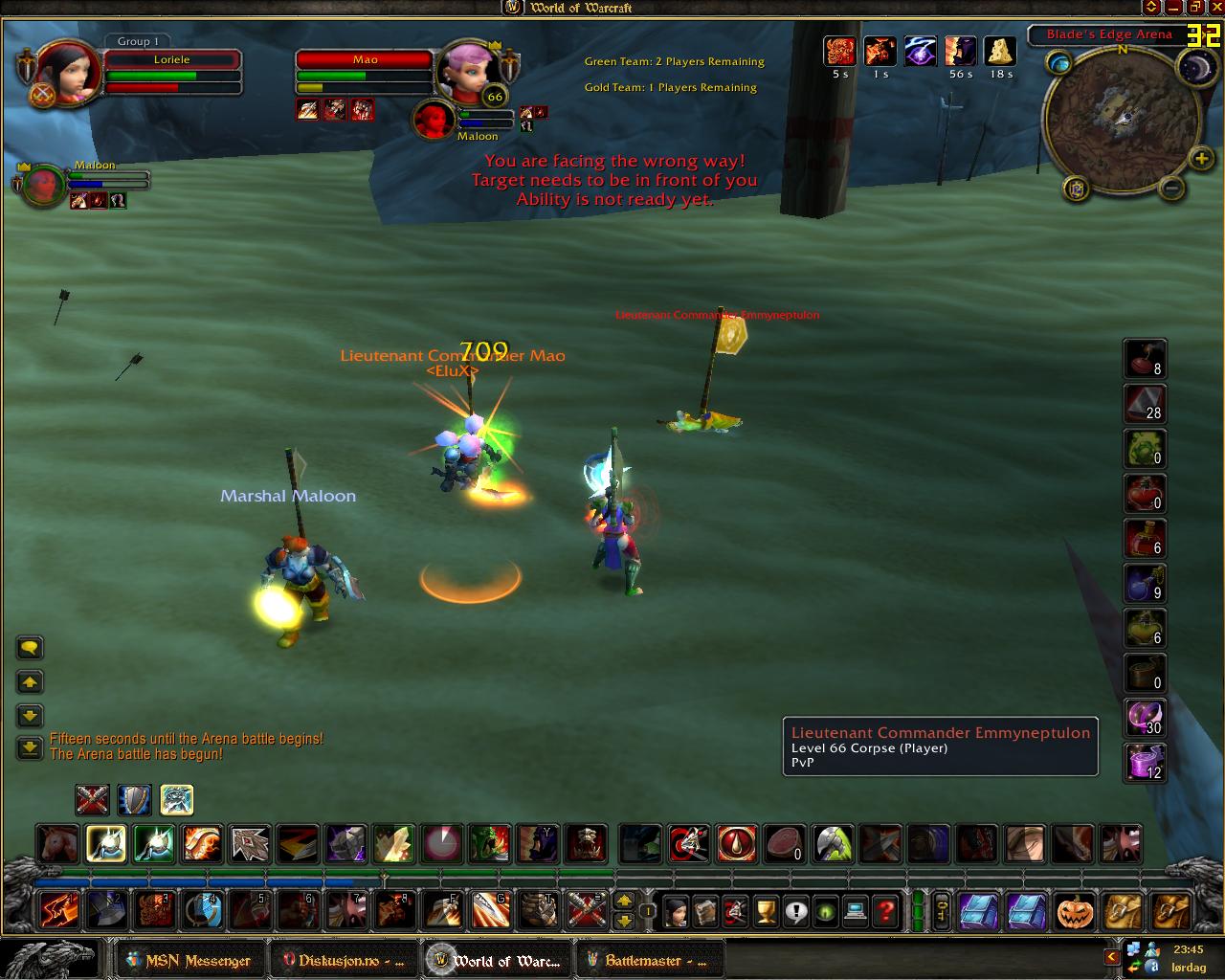Open the pumpkin bag slot
This screenshot has height=980, width=1225.
coord(1075,911)
